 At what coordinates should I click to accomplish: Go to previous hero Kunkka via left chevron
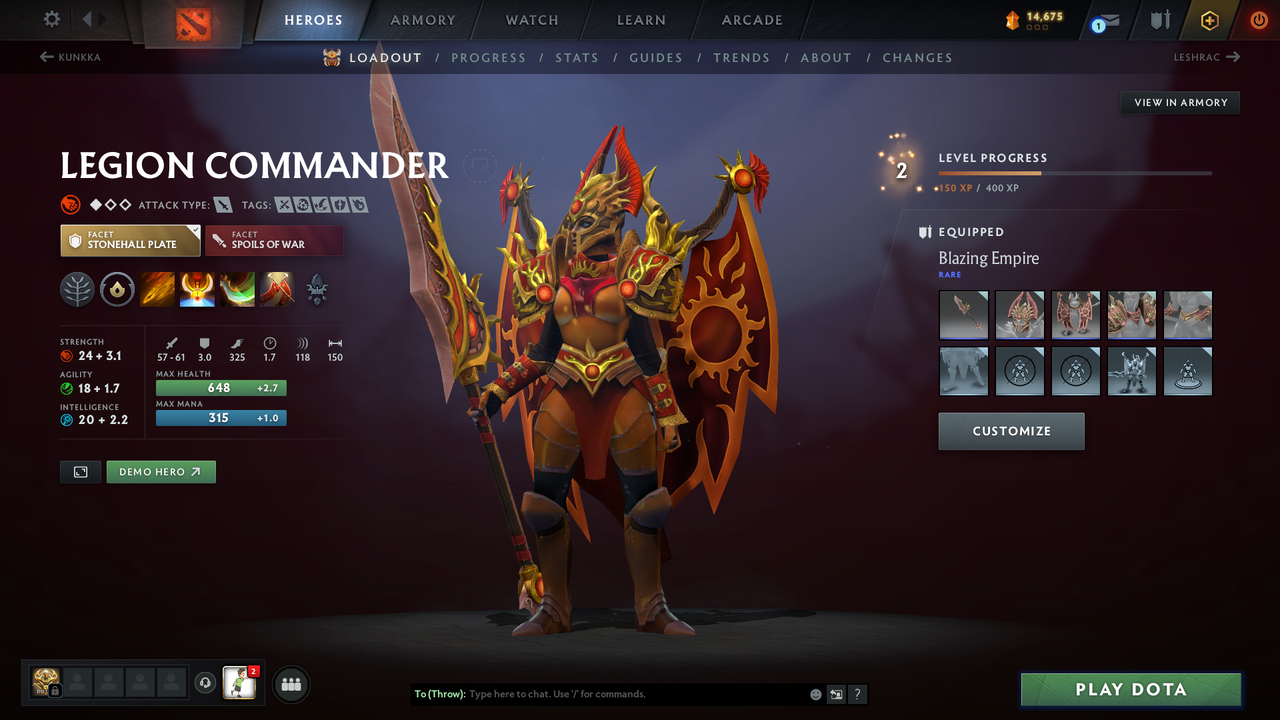coord(44,57)
